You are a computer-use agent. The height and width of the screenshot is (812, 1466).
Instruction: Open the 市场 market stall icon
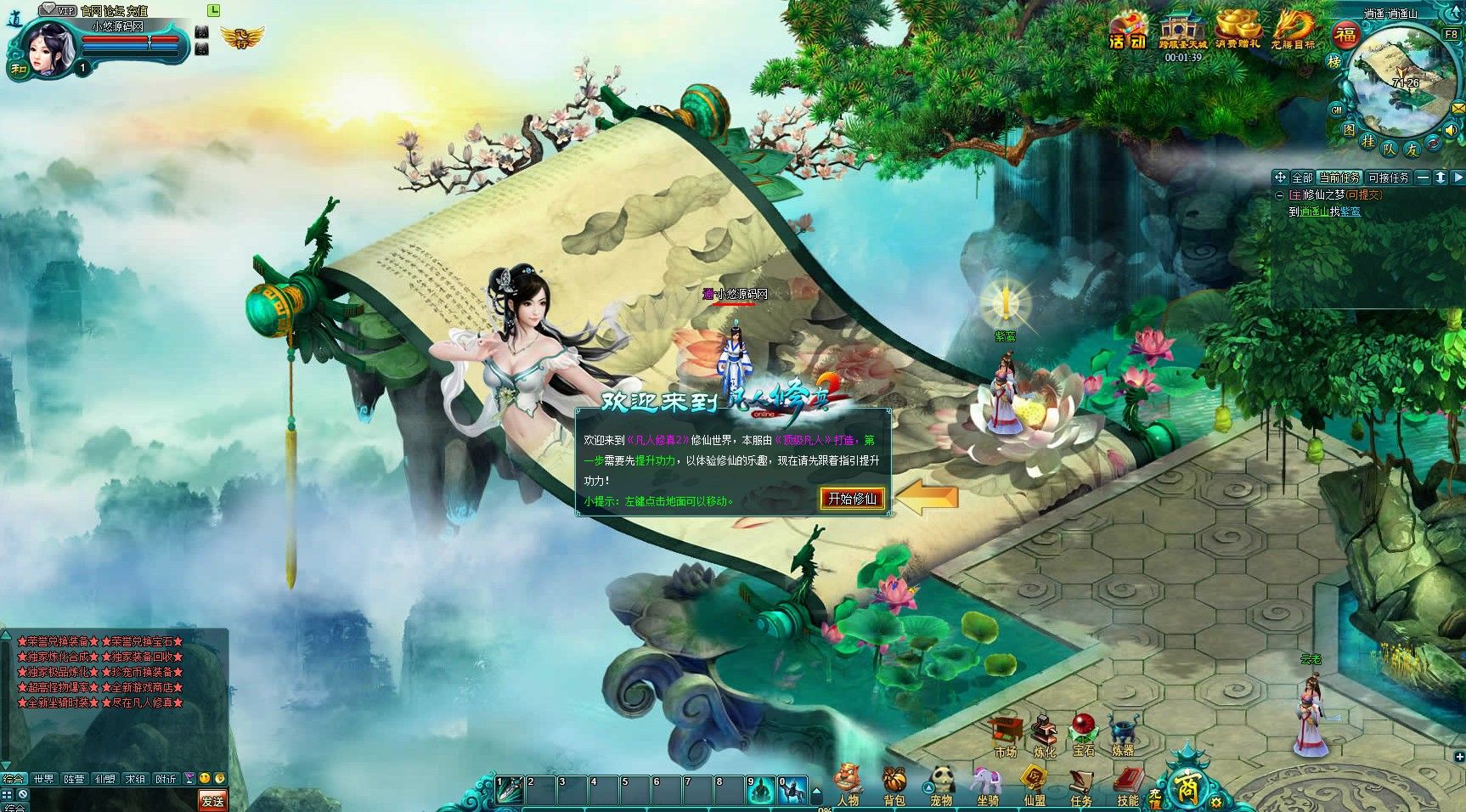1006,735
